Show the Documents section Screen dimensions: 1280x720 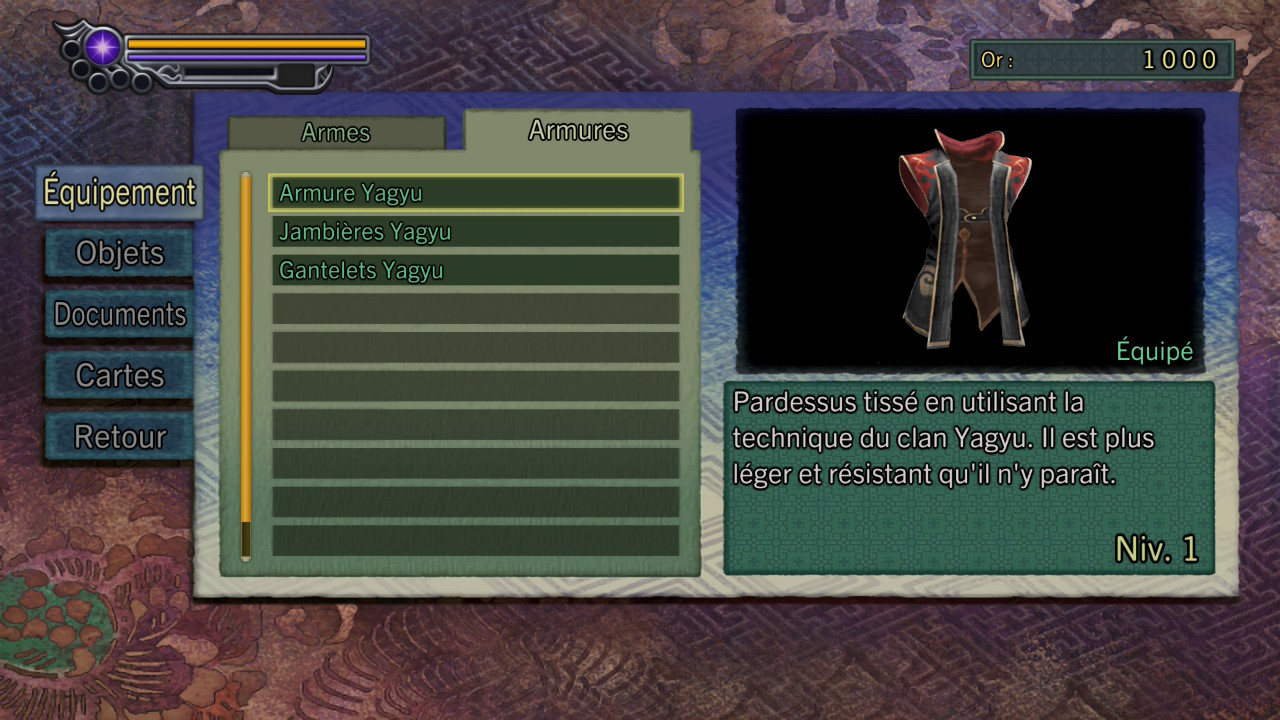[x=119, y=314]
